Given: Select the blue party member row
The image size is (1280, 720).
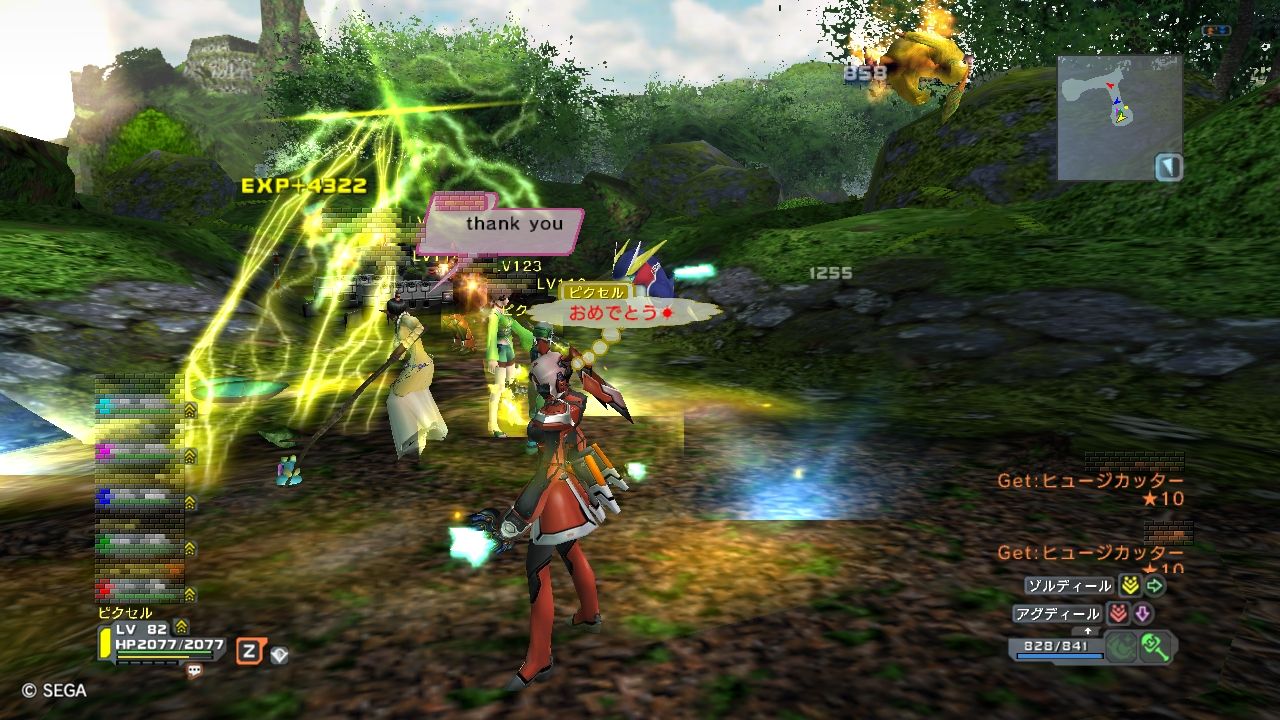Looking at the screenshot, I should [140, 497].
